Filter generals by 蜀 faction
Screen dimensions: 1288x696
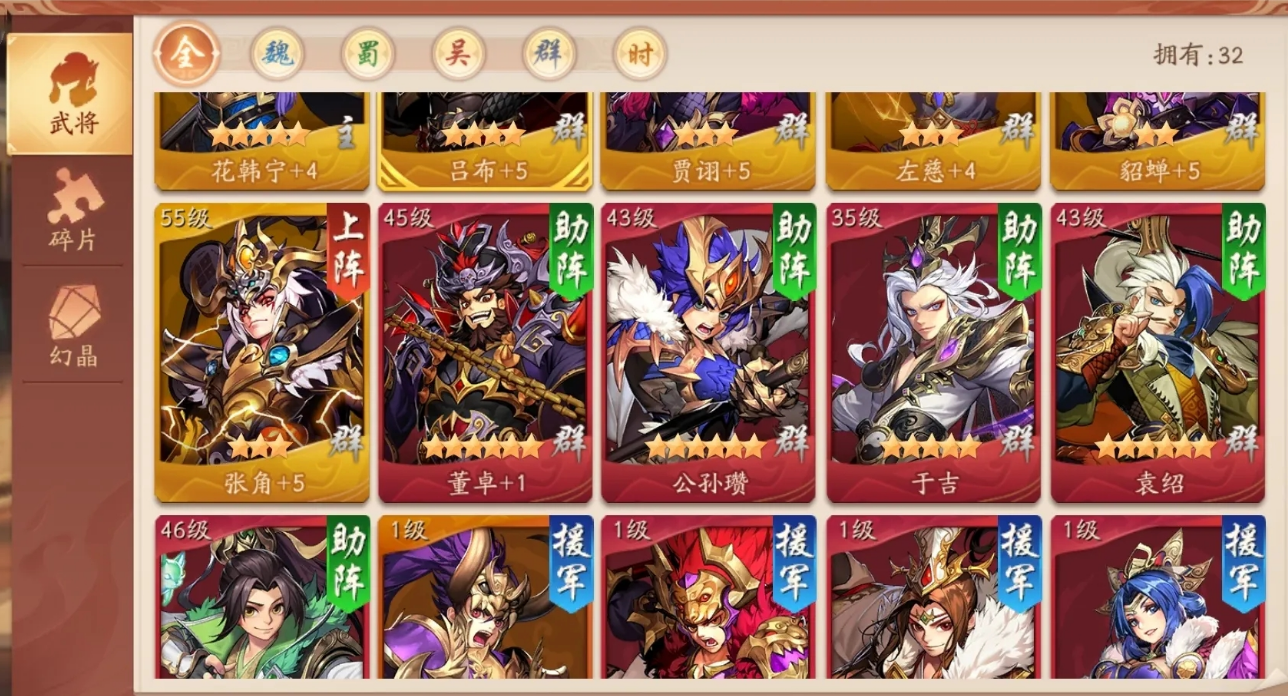tap(368, 54)
